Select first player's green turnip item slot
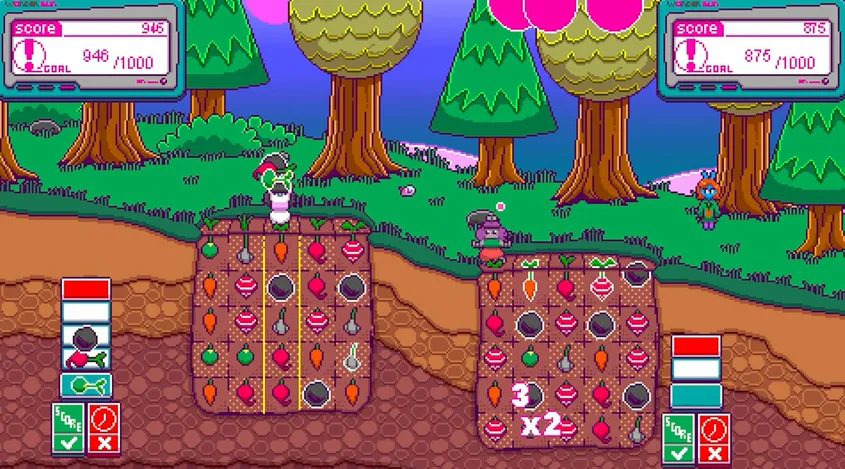The height and width of the screenshot is (469, 845). pos(86,385)
